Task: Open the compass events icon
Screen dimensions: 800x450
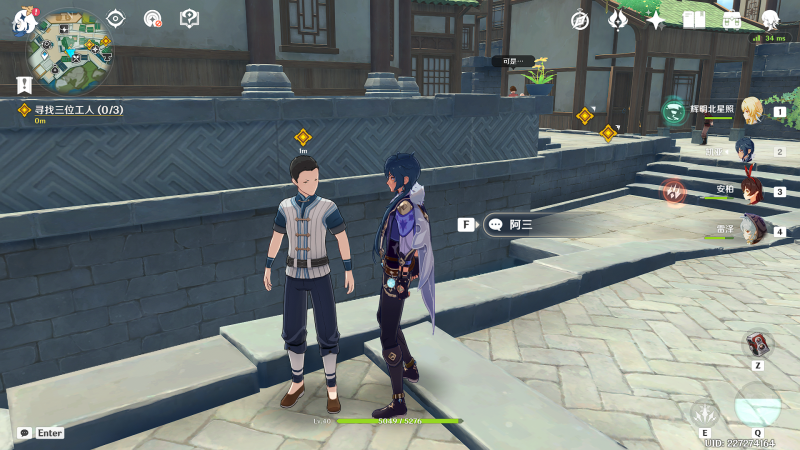Action: point(580,20)
